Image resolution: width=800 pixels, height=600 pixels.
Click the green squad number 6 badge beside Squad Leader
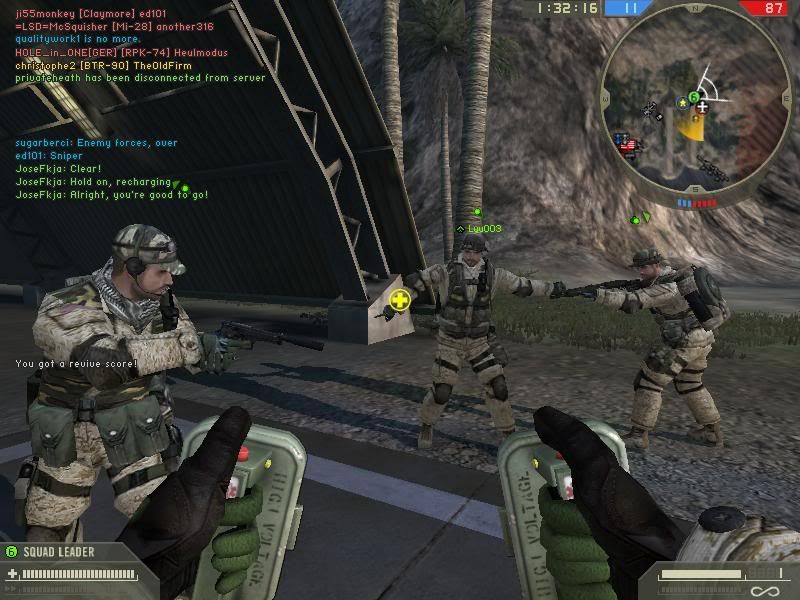(11, 551)
